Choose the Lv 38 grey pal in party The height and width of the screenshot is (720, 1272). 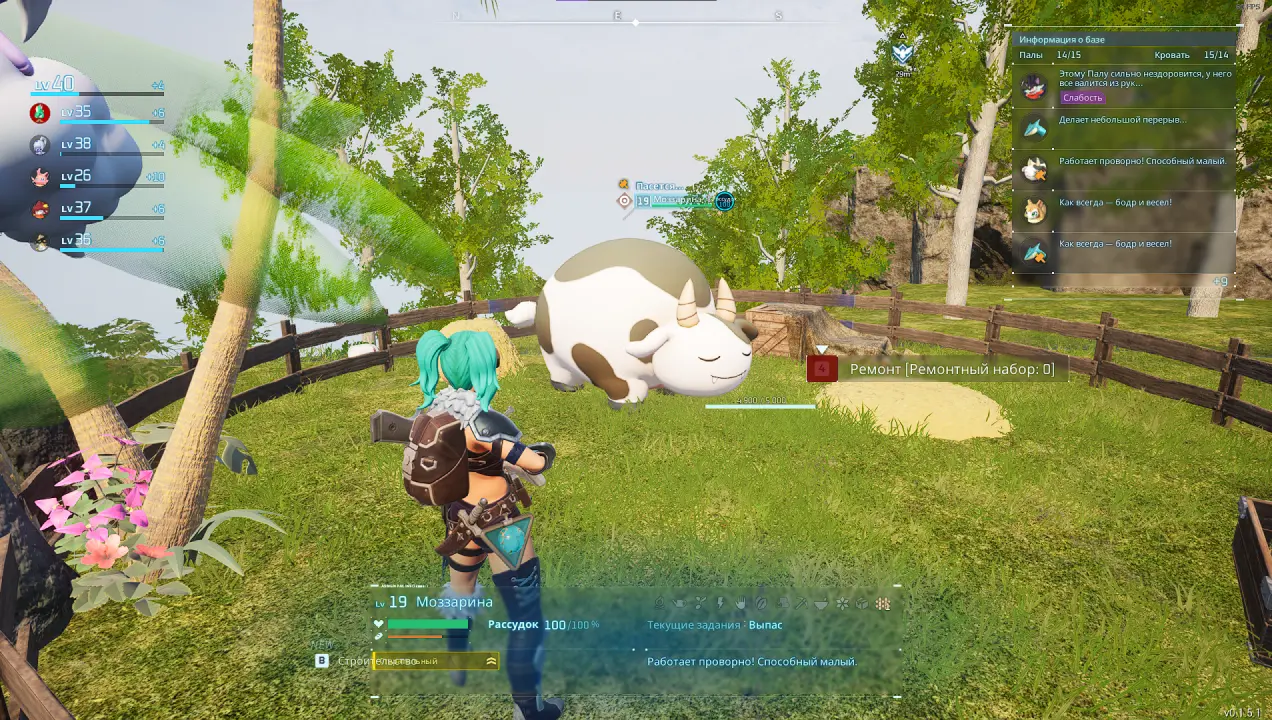(40, 145)
